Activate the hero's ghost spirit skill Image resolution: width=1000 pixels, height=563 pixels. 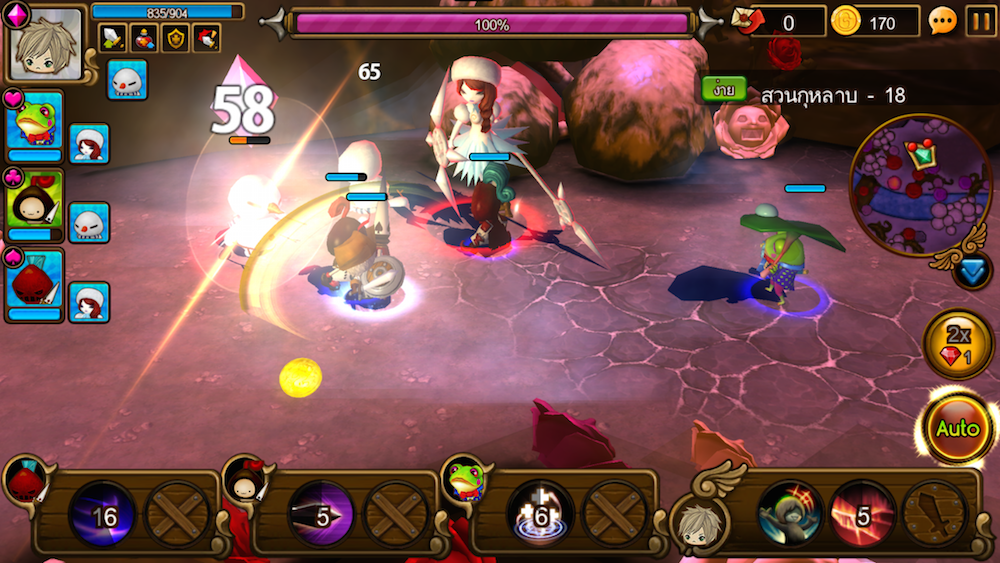(790, 514)
